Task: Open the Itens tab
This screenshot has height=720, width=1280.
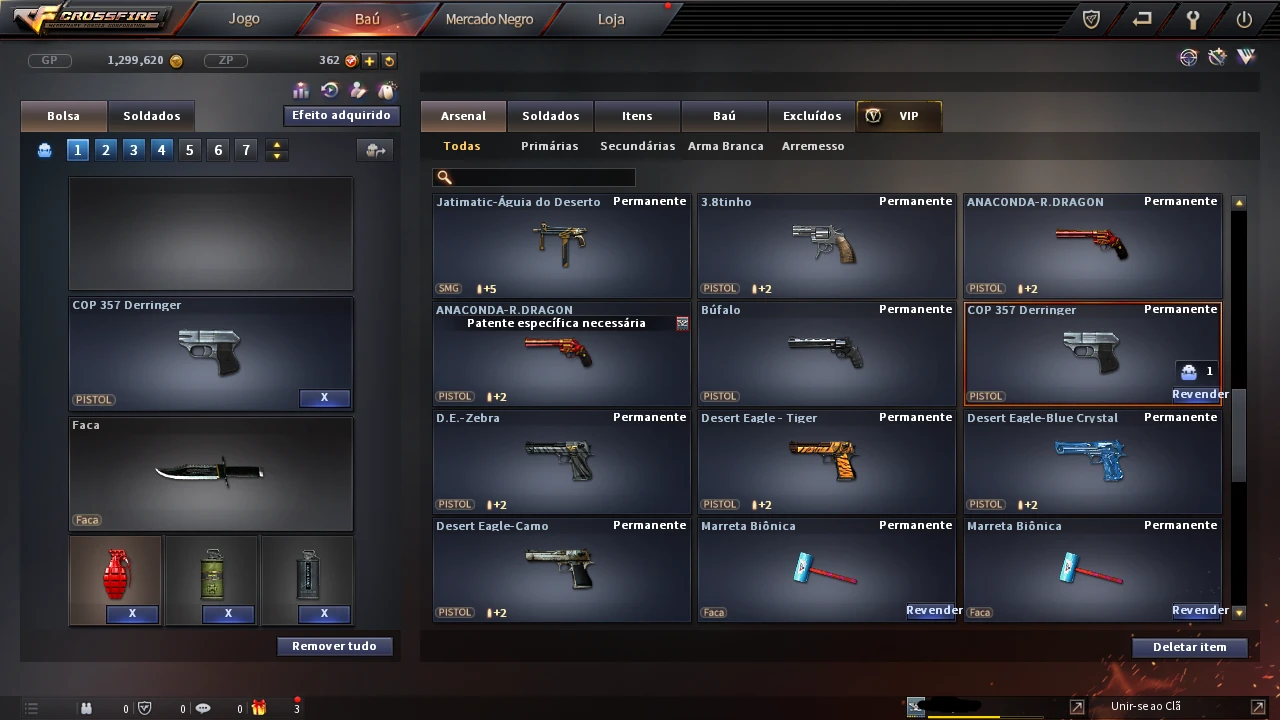Action: [637, 116]
